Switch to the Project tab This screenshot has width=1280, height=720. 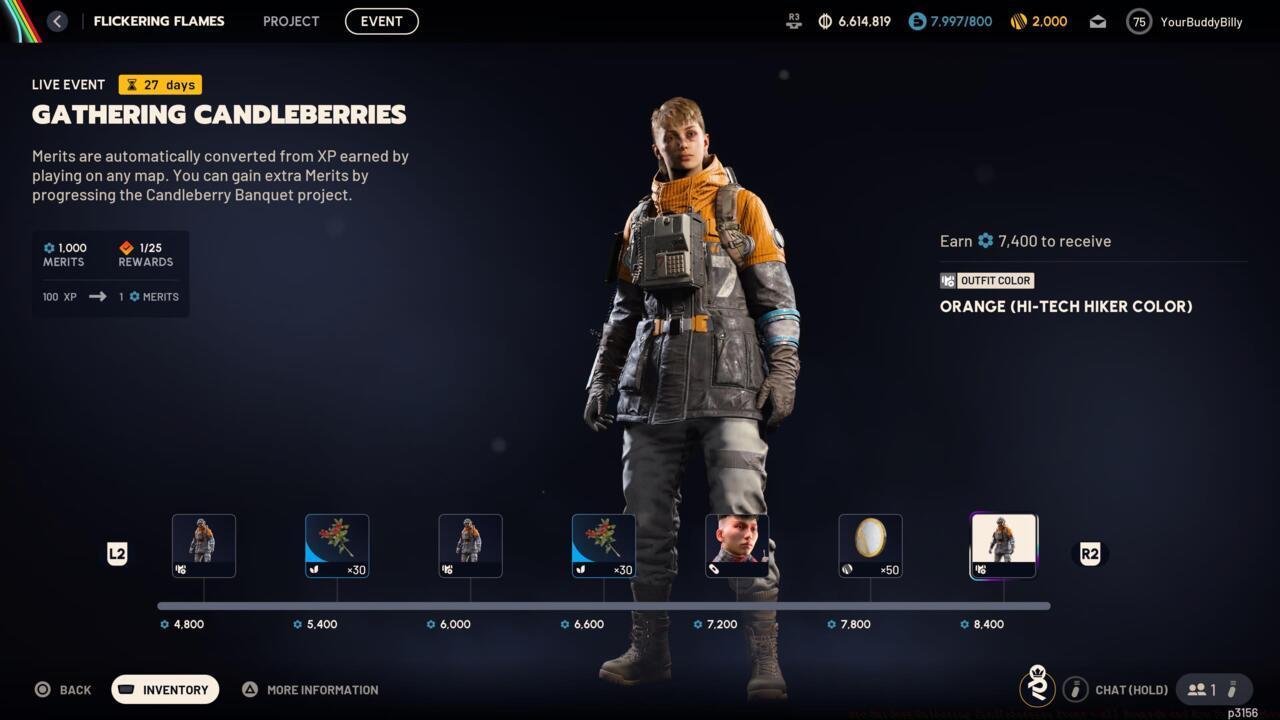click(x=290, y=21)
